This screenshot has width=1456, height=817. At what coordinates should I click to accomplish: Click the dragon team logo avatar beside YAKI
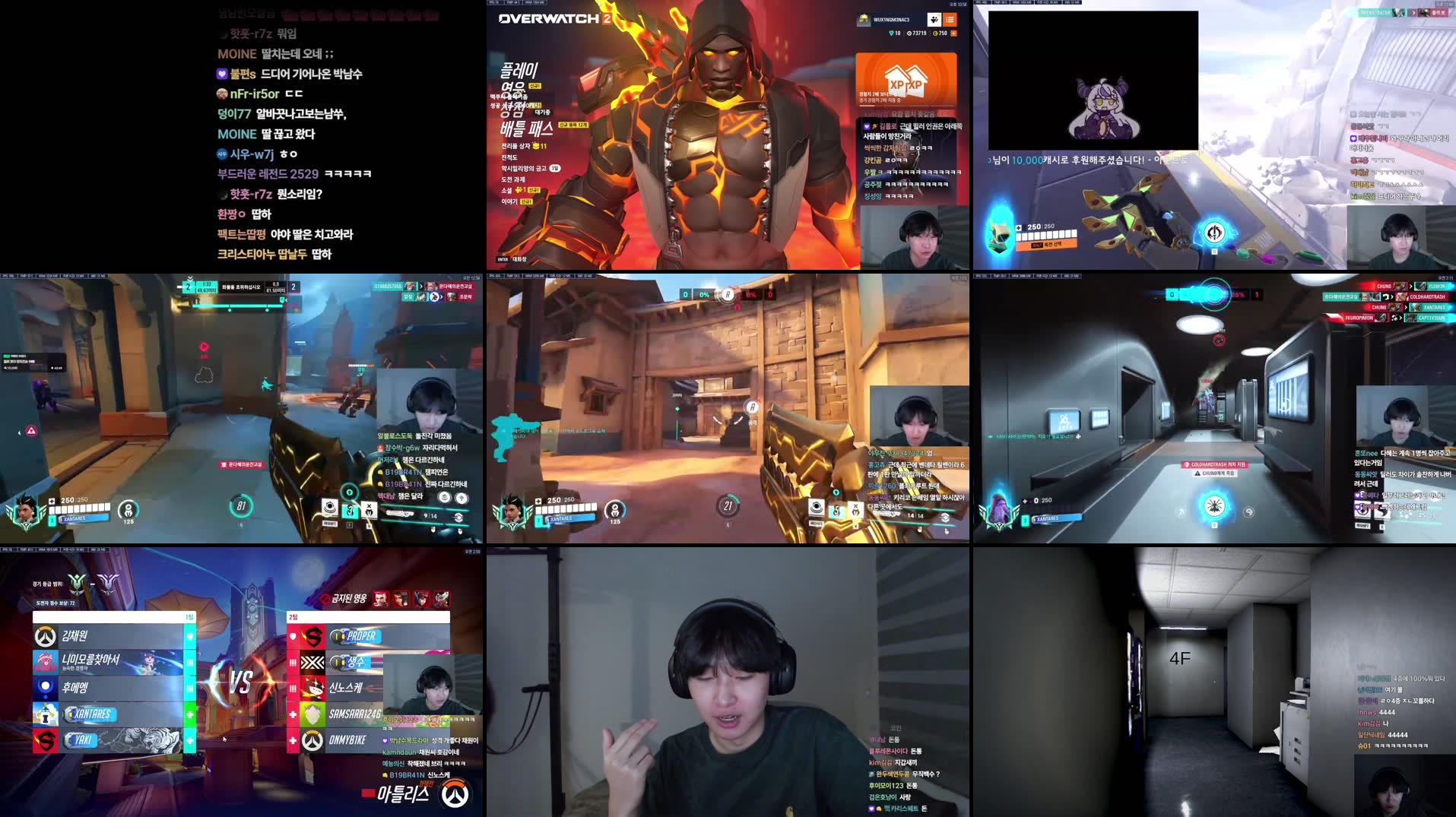pyautogui.click(x=45, y=739)
